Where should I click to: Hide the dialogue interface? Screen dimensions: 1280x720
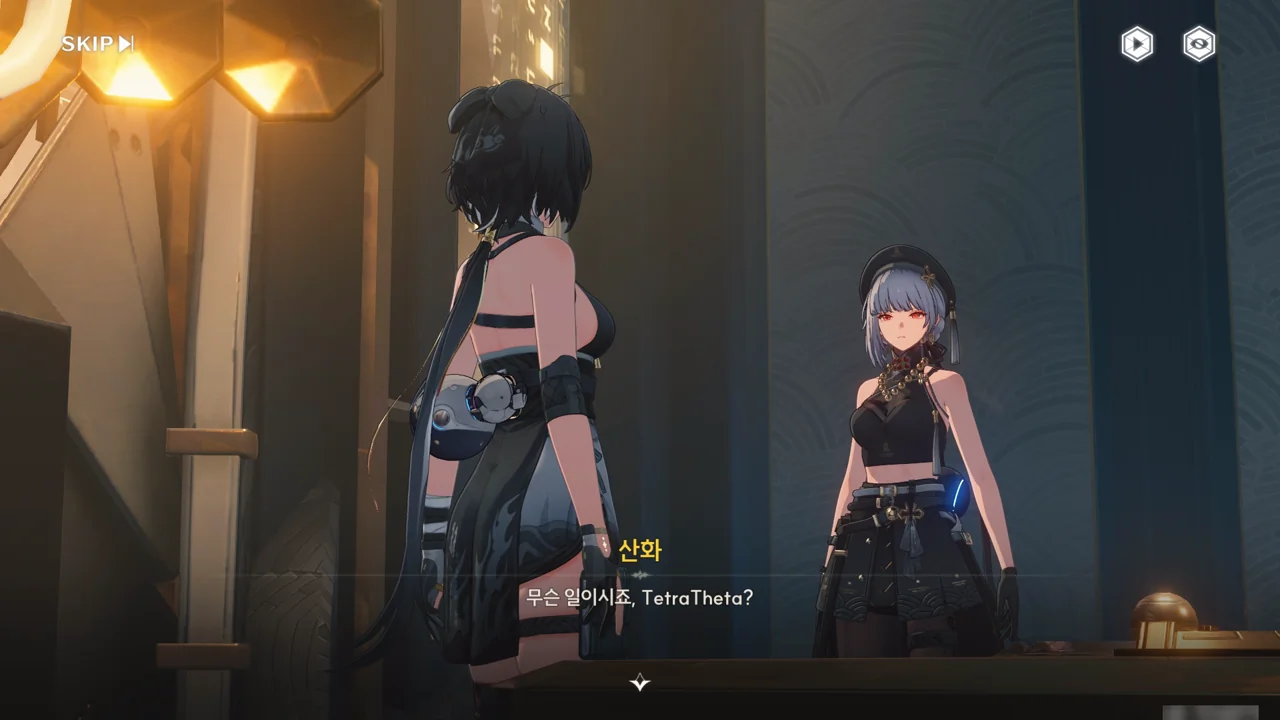1199,44
